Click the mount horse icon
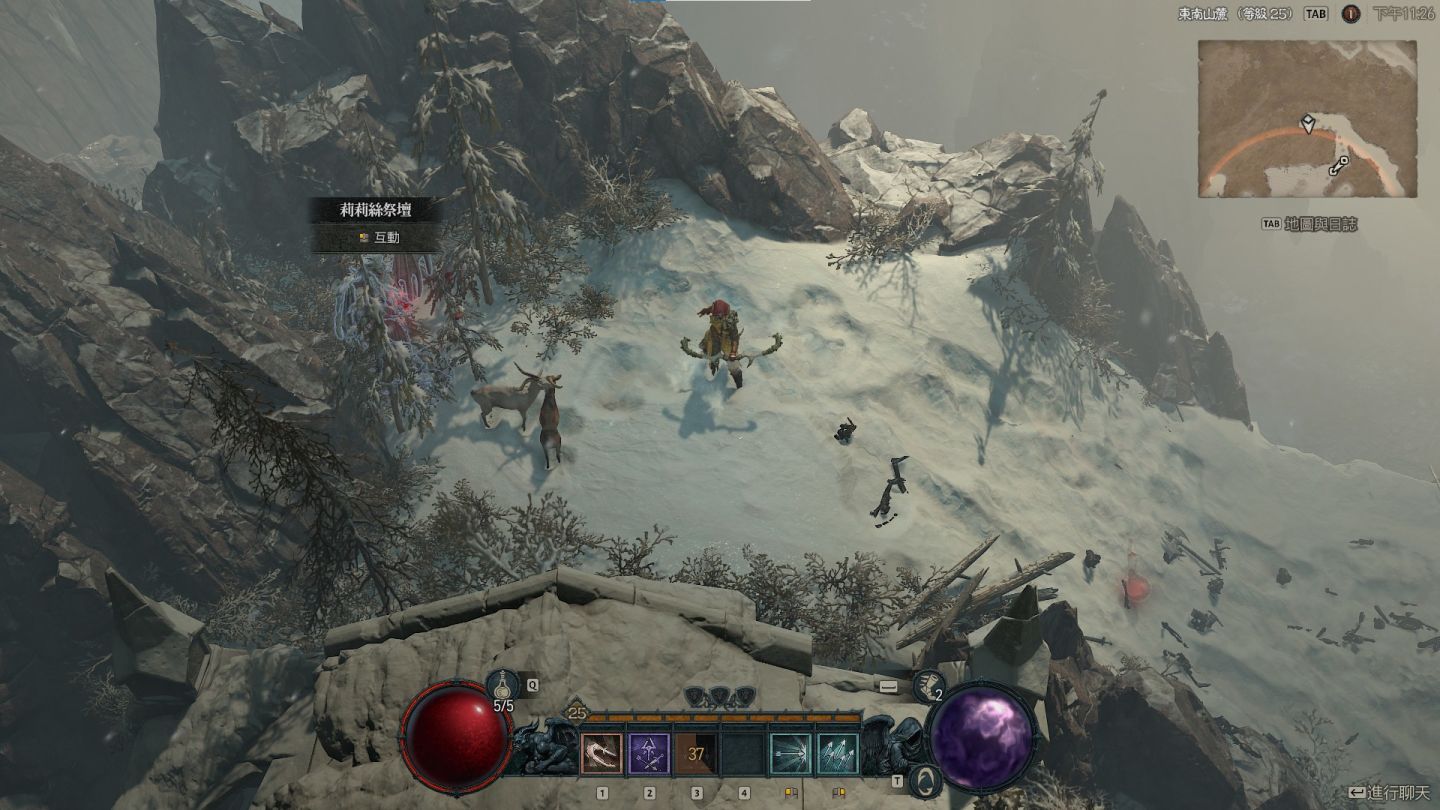This screenshot has height=810, width=1440. pyautogui.click(x=926, y=776)
